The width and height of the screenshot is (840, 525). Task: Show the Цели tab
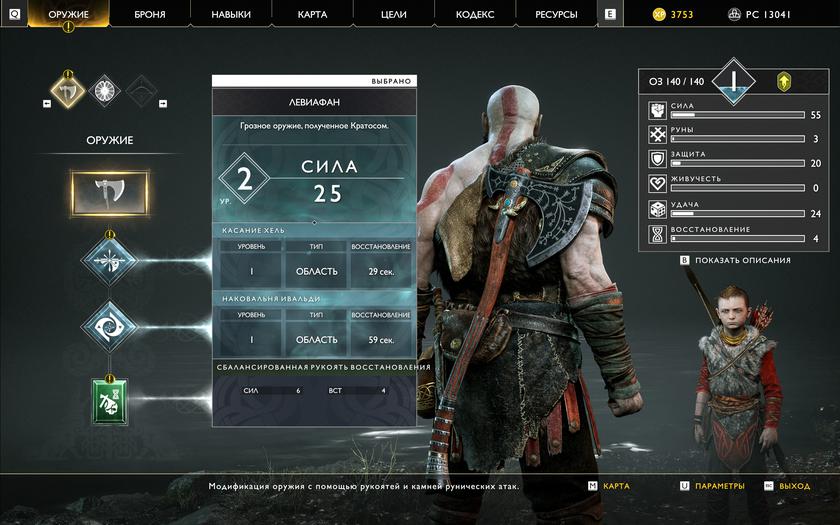pos(393,14)
